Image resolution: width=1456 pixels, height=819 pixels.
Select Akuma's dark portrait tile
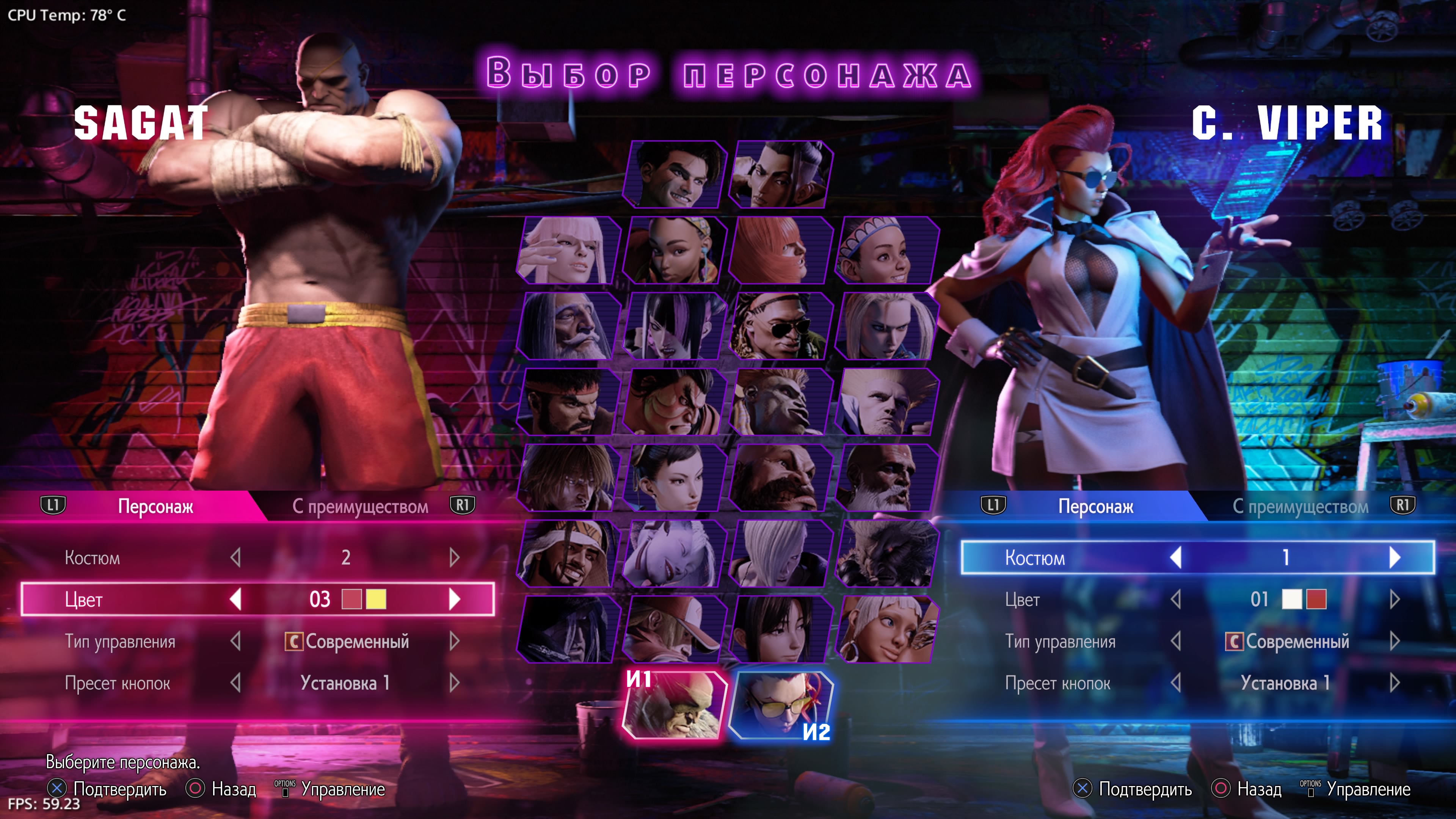886,553
